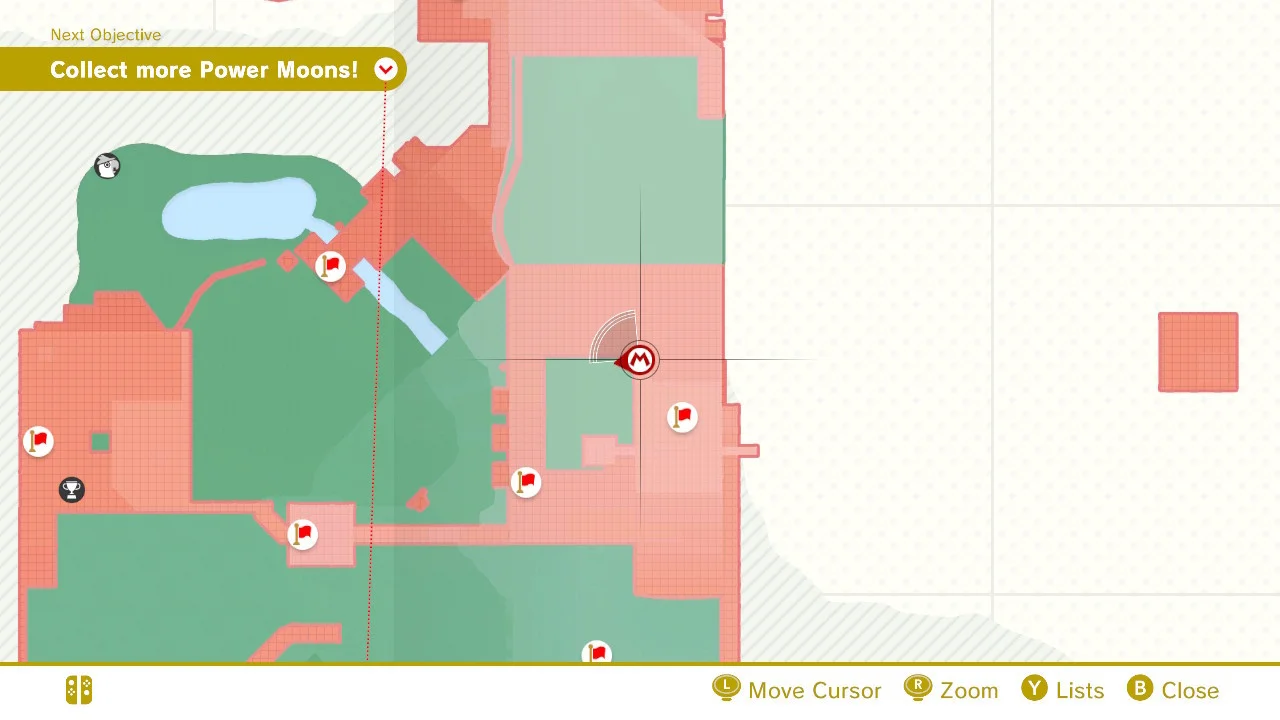This screenshot has width=1280, height=720.
Task: Click the checkpoint flag beside the lake
Action: coord(330,266)
